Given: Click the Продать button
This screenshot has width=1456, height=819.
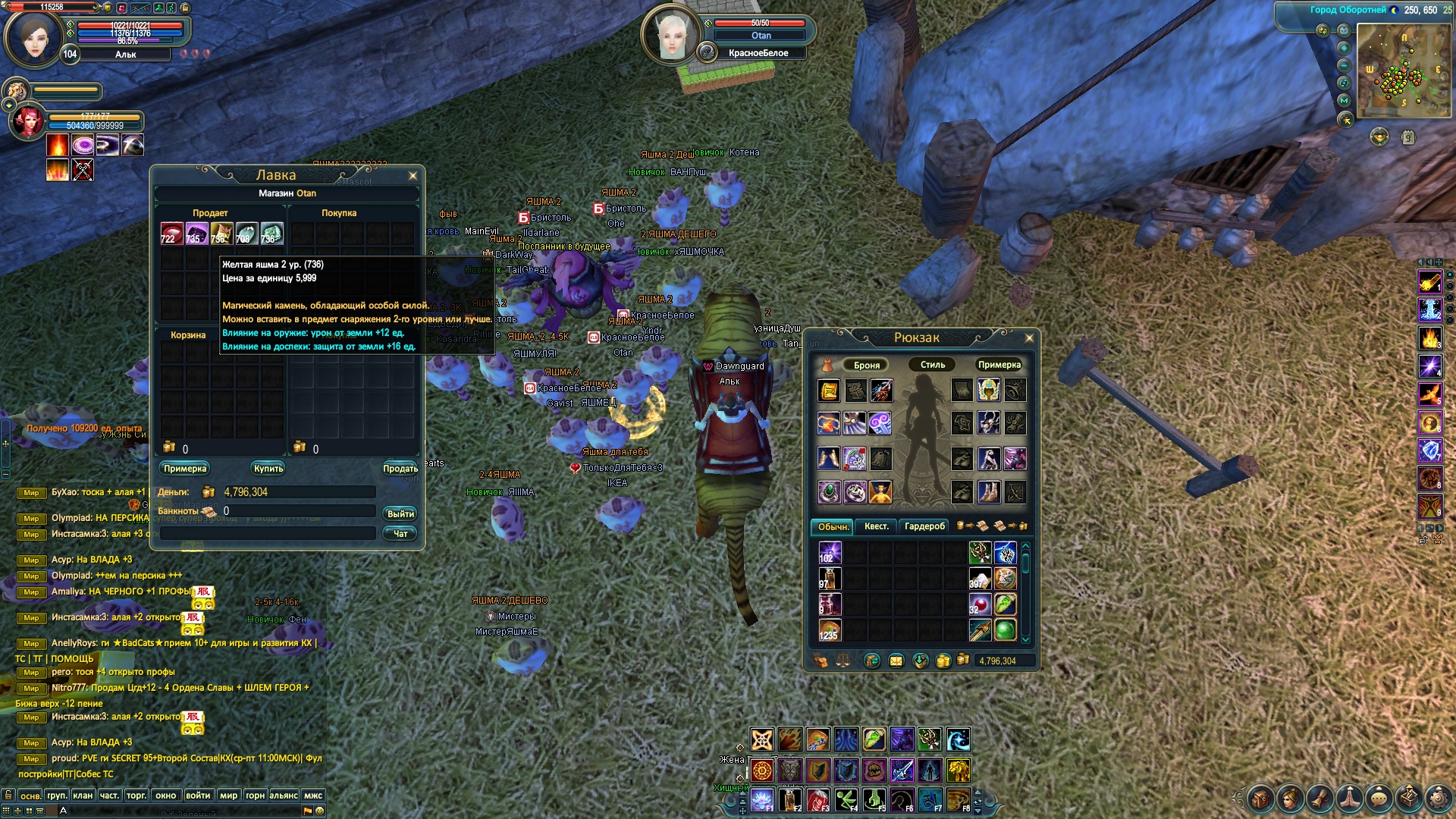Looking at the screenshot, I should click(x=400, y=469).
